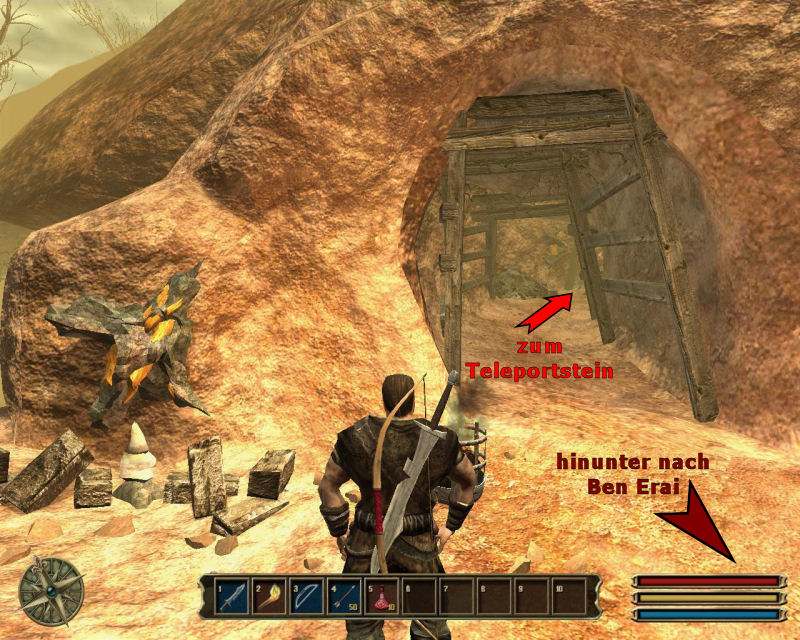Viewport: 800px width, 640px height.
Task: Equip the burning torch from the hotbar
Action: (269, 597)
